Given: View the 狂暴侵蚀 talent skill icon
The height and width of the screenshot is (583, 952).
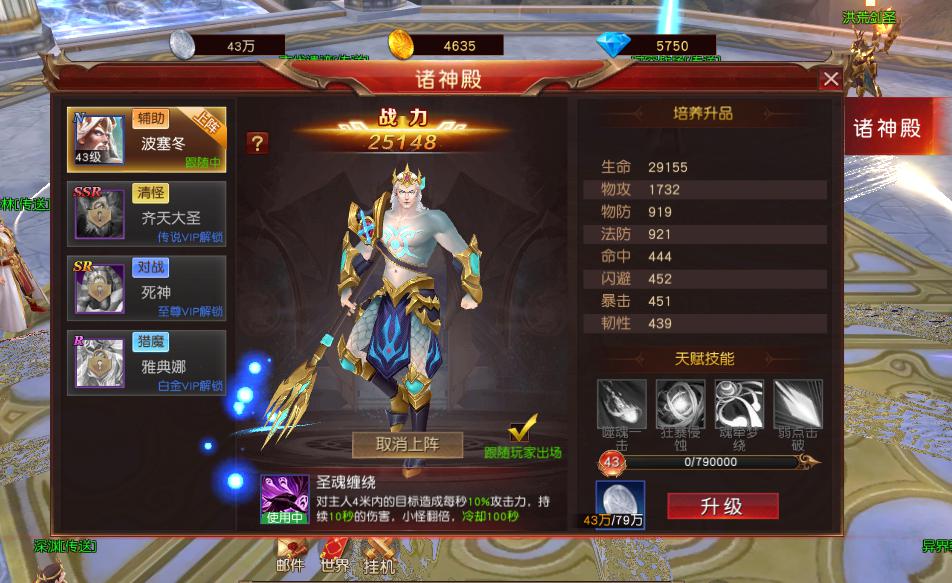Looking at the screenshot, I should coord(680,404).
